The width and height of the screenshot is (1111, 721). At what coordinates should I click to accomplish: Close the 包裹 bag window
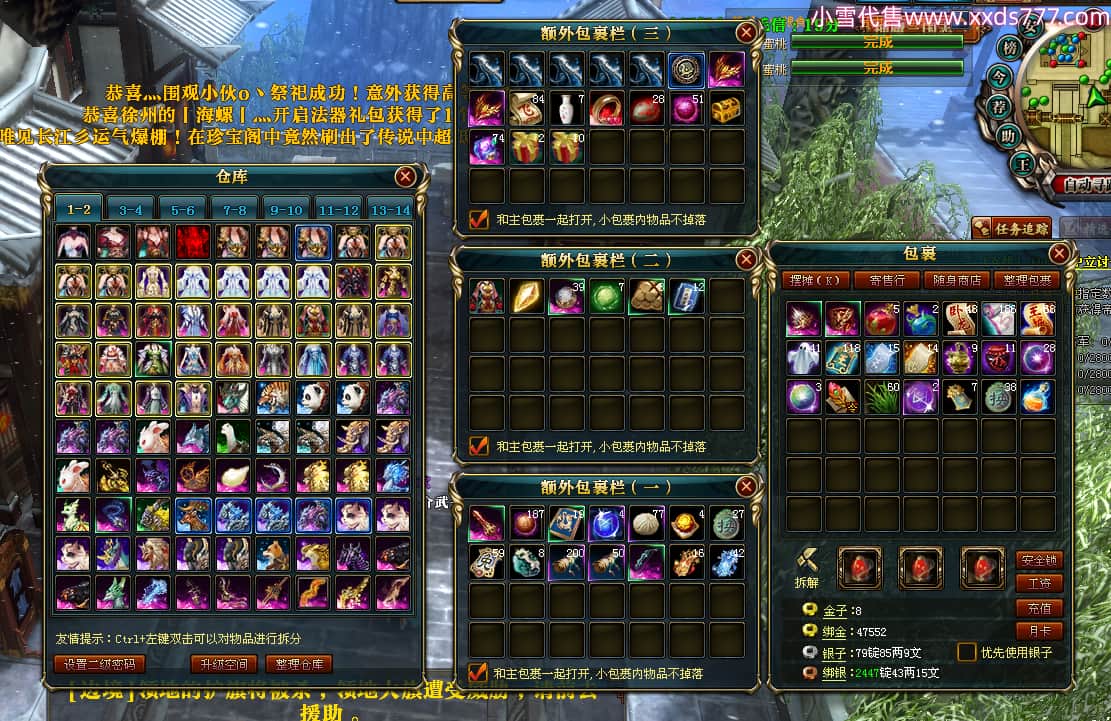pos(1059,254)
